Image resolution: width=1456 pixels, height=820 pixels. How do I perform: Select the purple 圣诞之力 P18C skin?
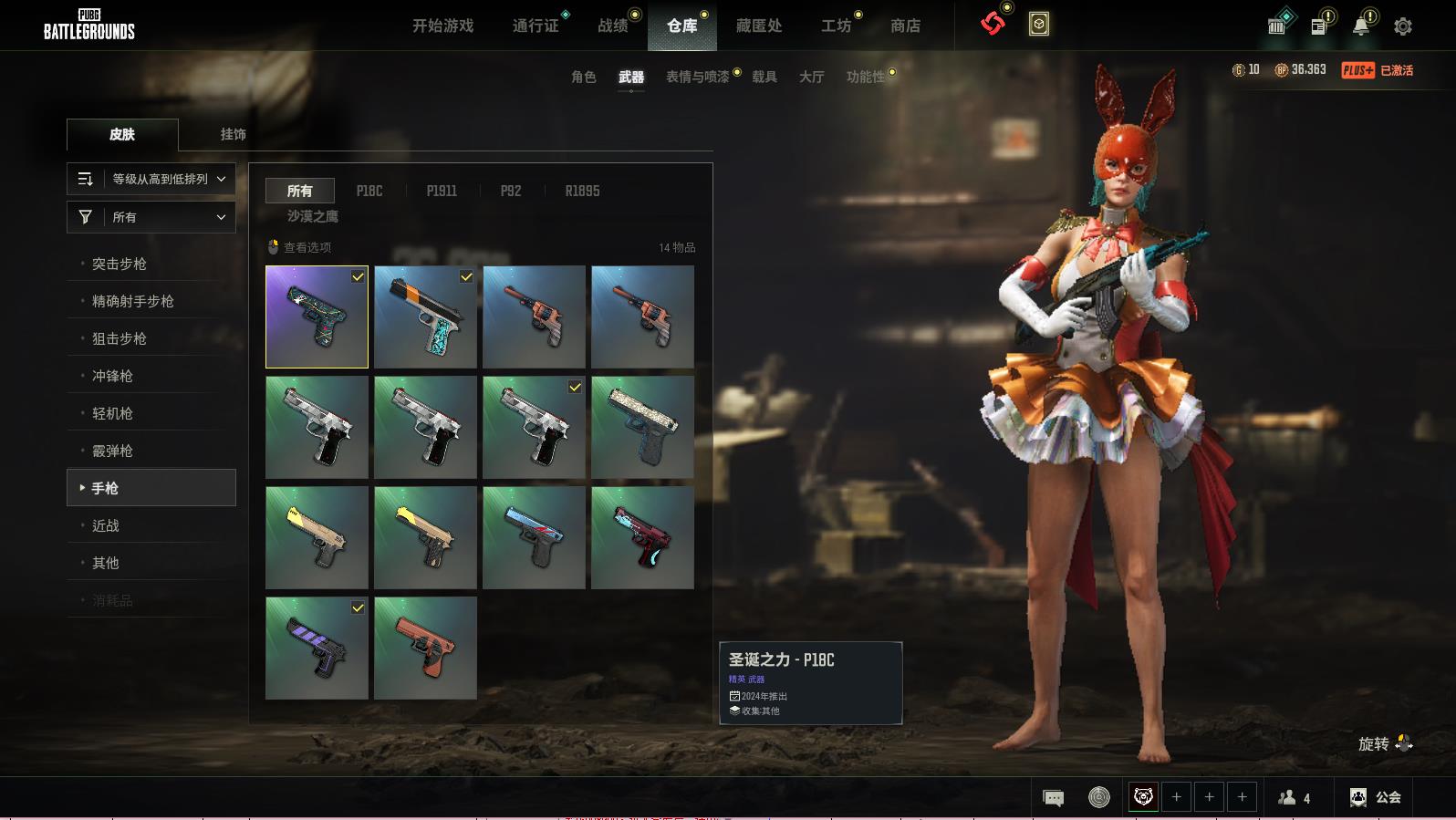[x=317, y=317]
